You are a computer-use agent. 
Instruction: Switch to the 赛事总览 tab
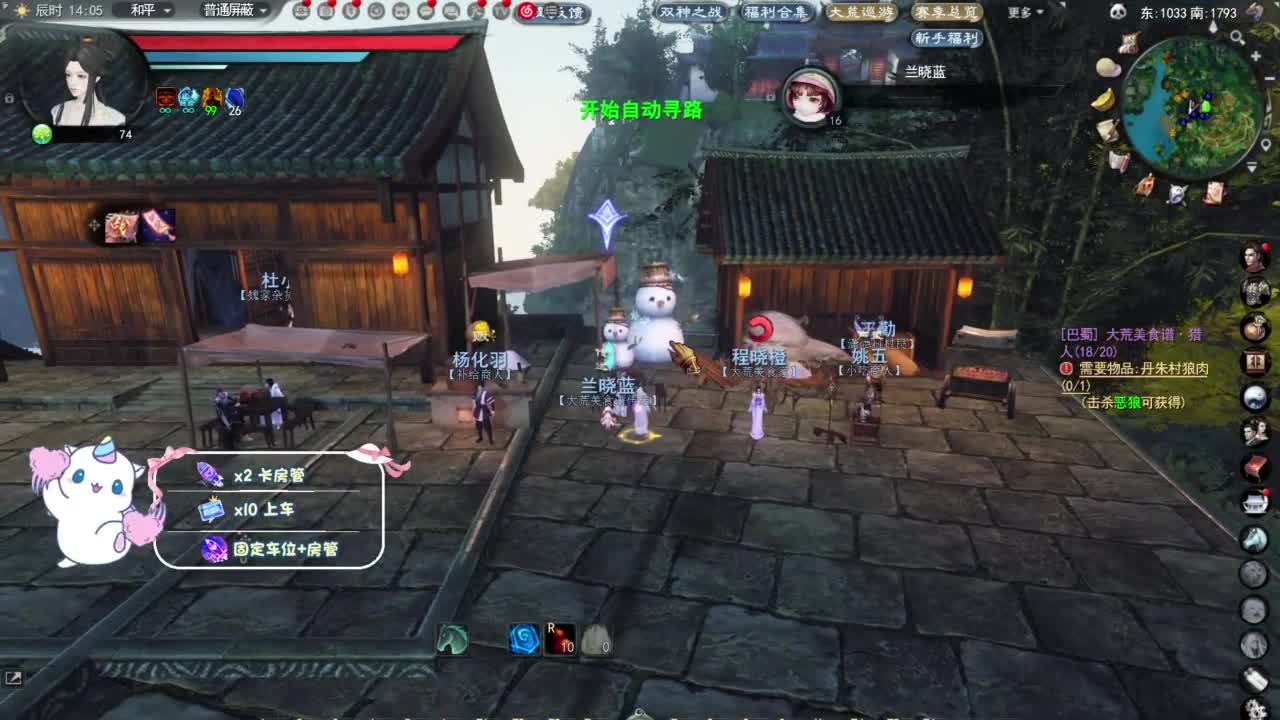click(x=949, y=13)
